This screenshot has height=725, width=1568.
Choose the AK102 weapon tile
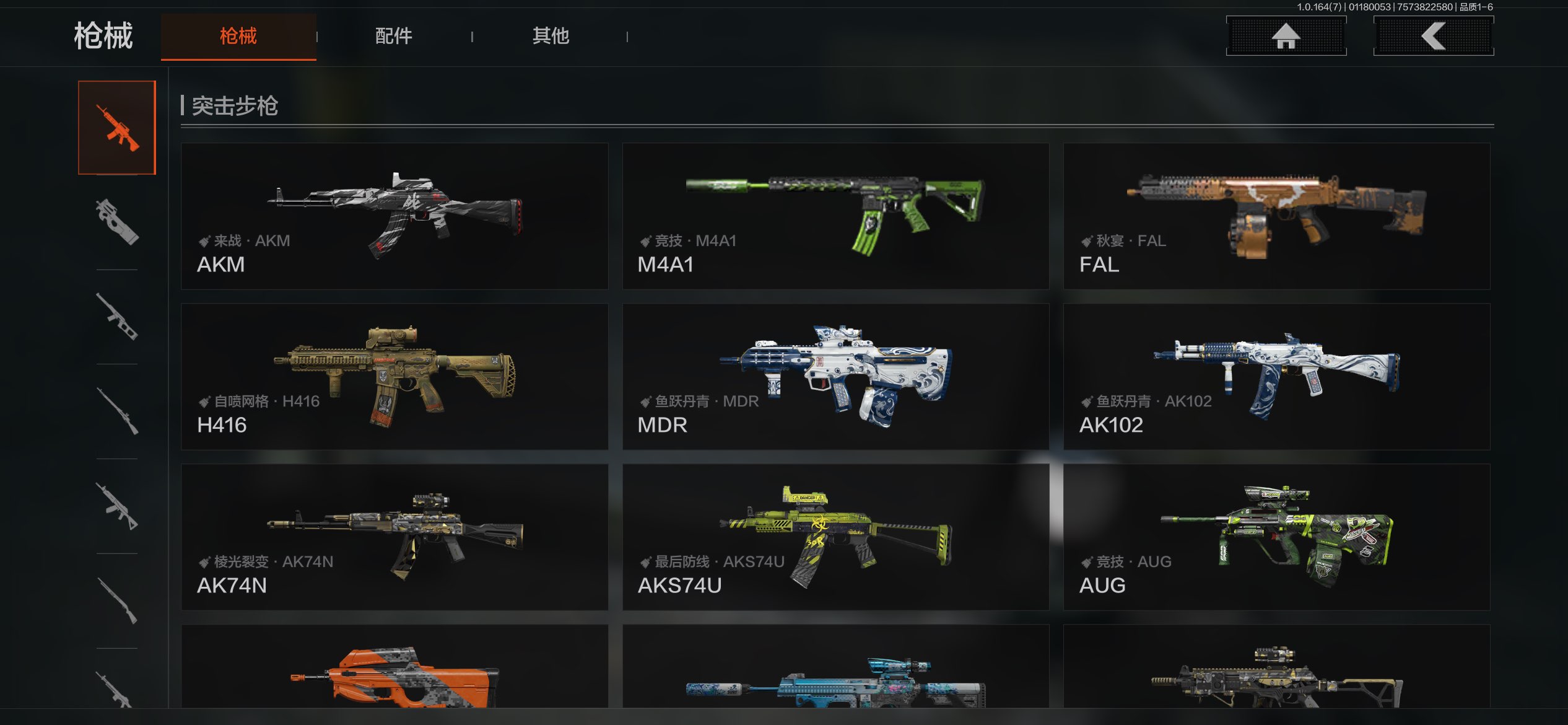1276,377
